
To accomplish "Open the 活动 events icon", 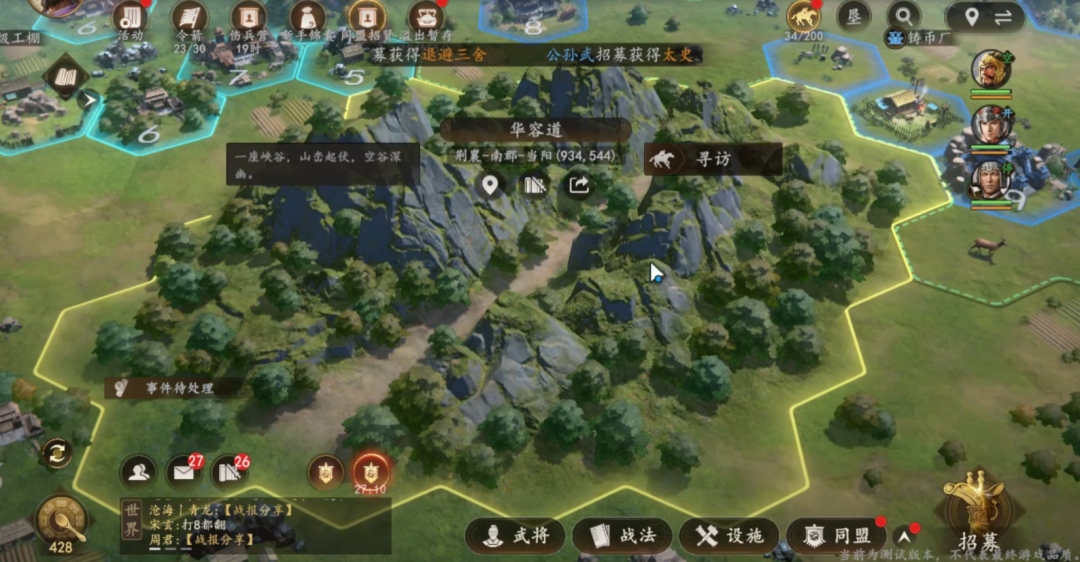I will [x=130, y=18].
